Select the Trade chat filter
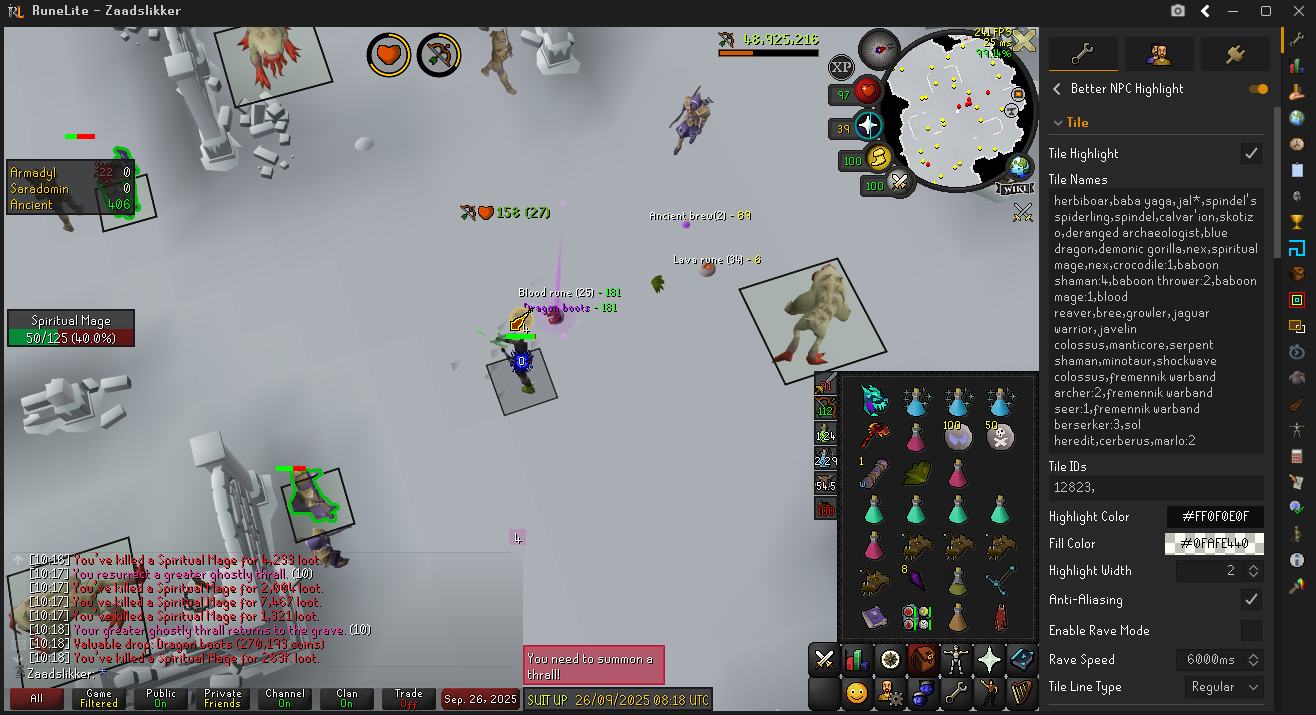 pos(408,698)
